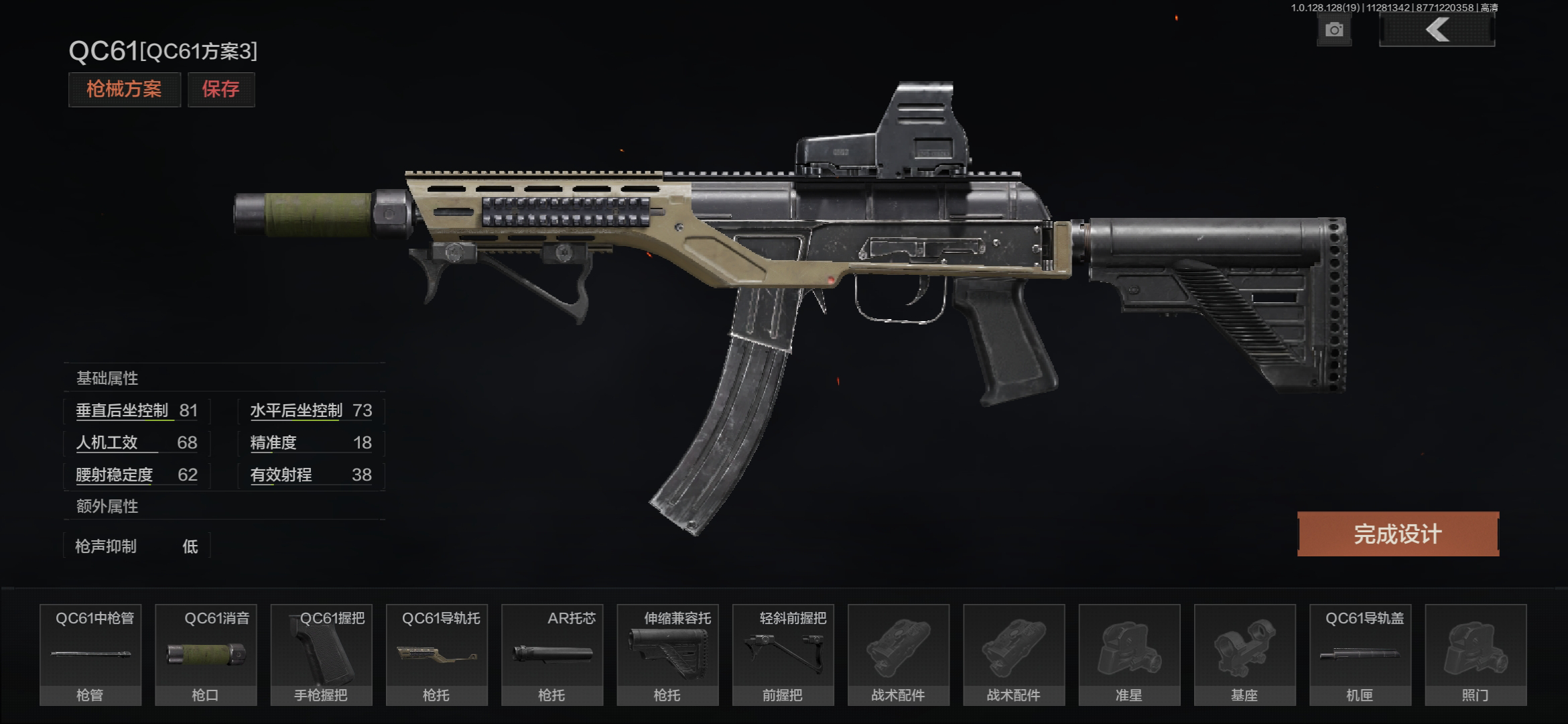The image size is (1568, 724).
Task: Open the empty 基座 mount slot
Action: (x=1244, y=654)
